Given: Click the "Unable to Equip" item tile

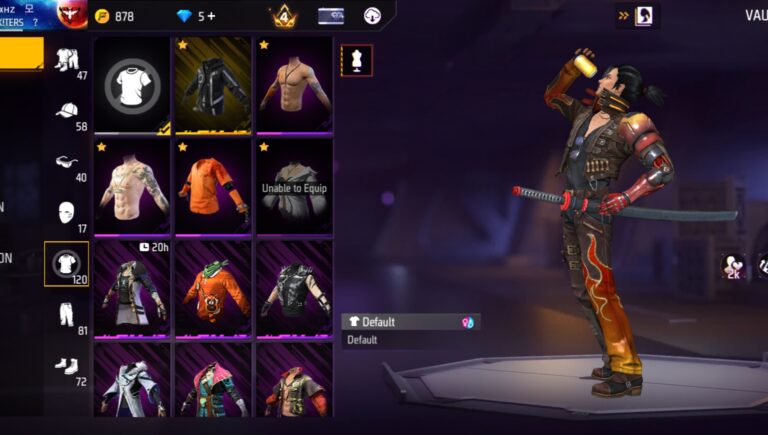Looking at the screenshot, I should coord(294,187).
